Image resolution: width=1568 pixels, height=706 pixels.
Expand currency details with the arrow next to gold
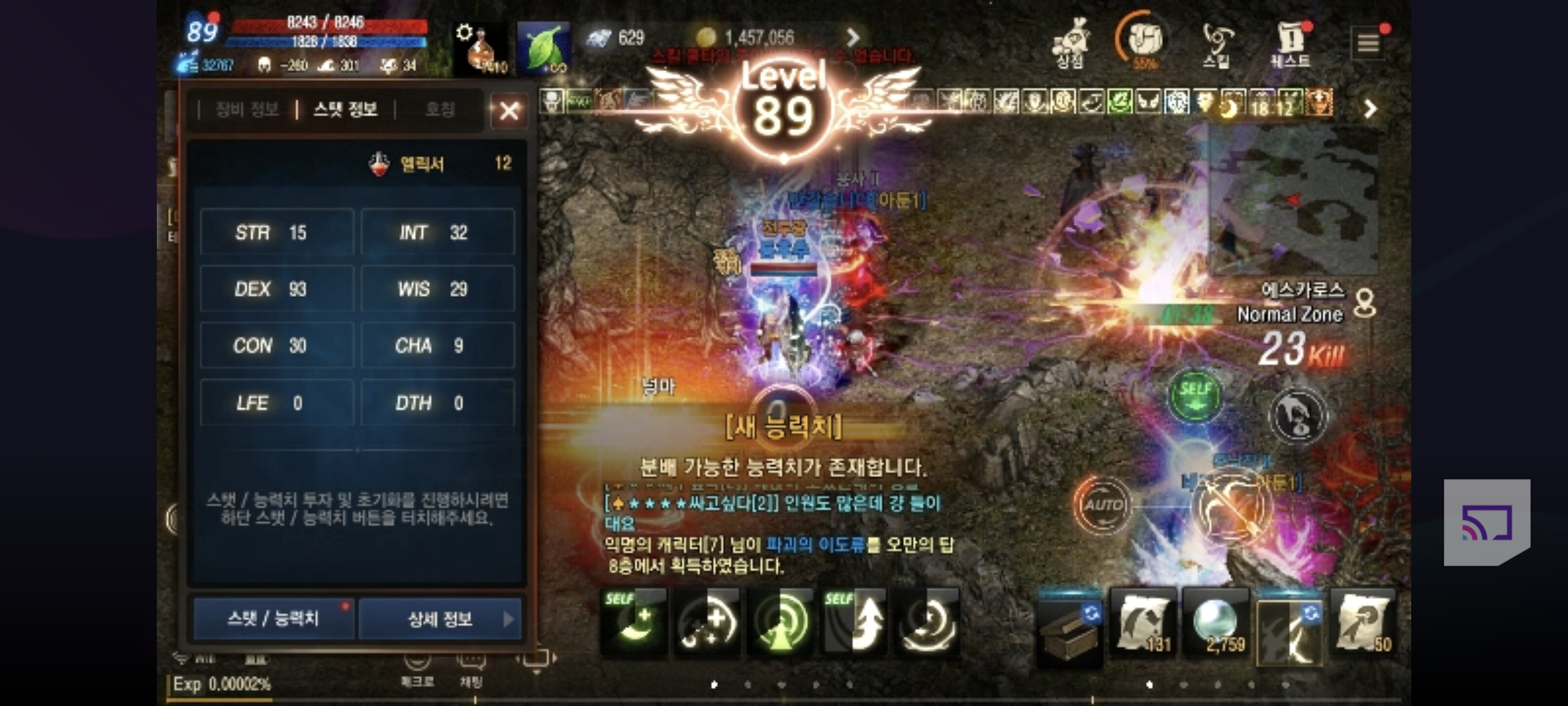click(855, 37)
